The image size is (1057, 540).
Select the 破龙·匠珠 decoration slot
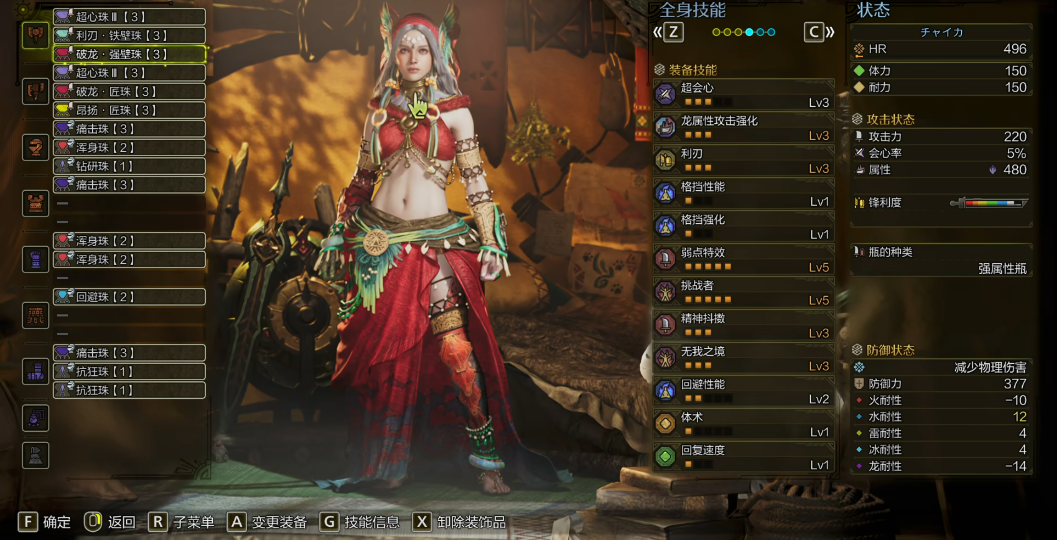(129, 91)
